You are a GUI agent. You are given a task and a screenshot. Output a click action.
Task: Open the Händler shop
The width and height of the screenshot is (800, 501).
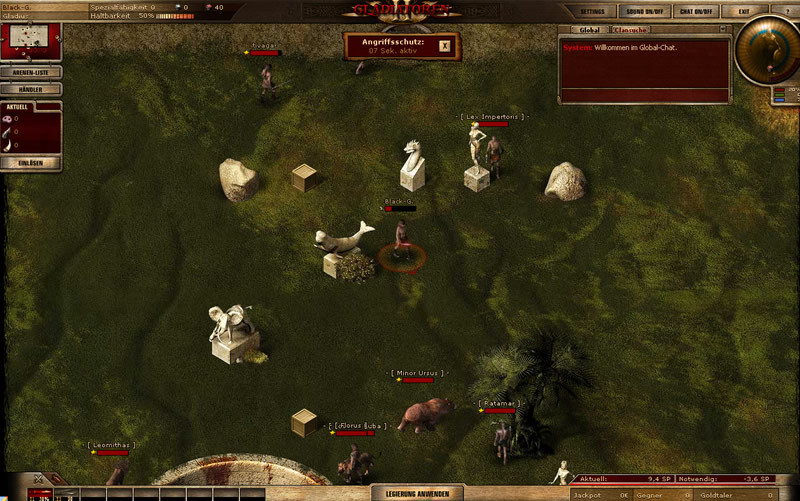pyautogui.click(x=32, y=89)
